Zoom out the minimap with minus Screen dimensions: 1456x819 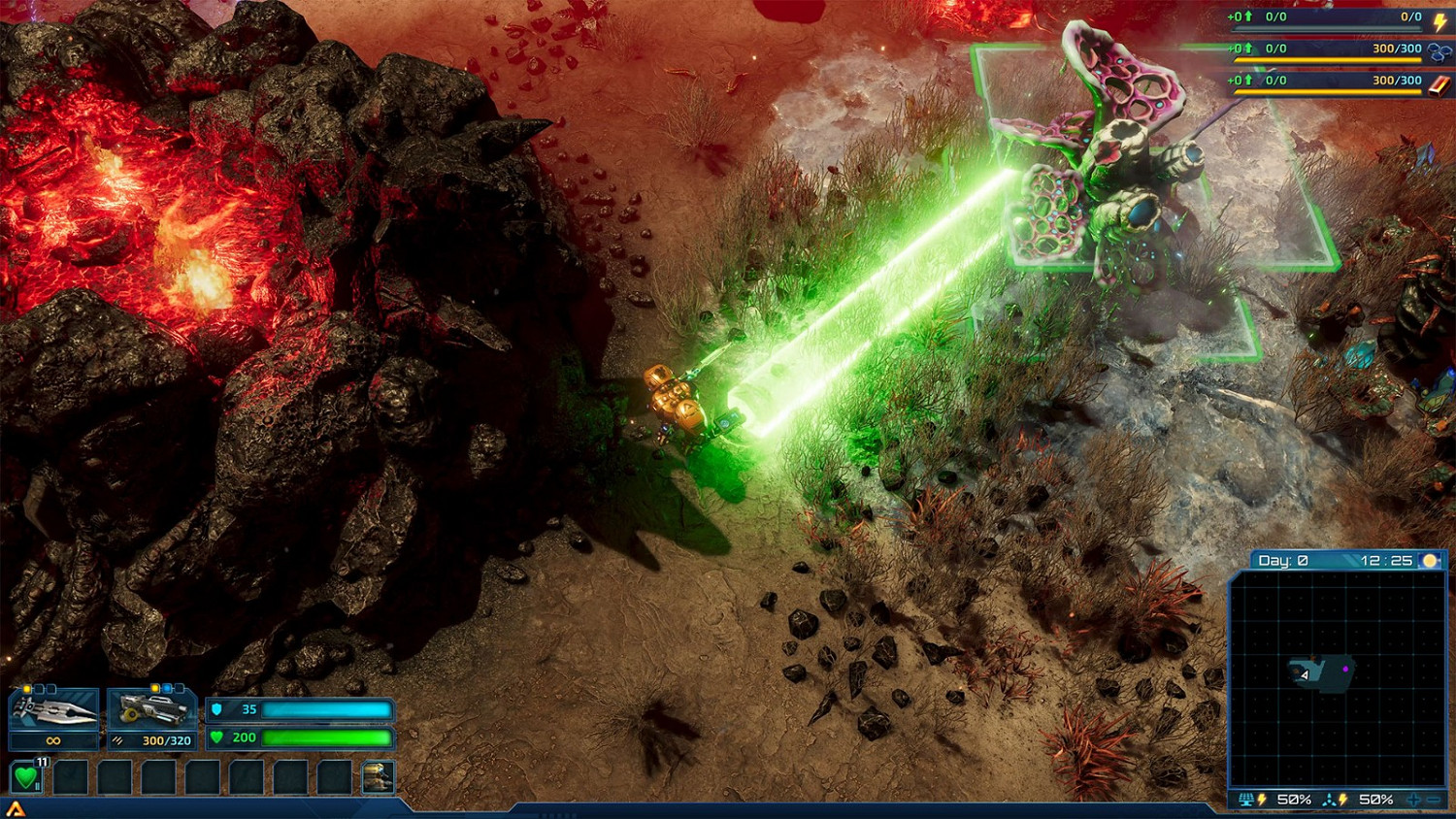tap(1433, 800)
